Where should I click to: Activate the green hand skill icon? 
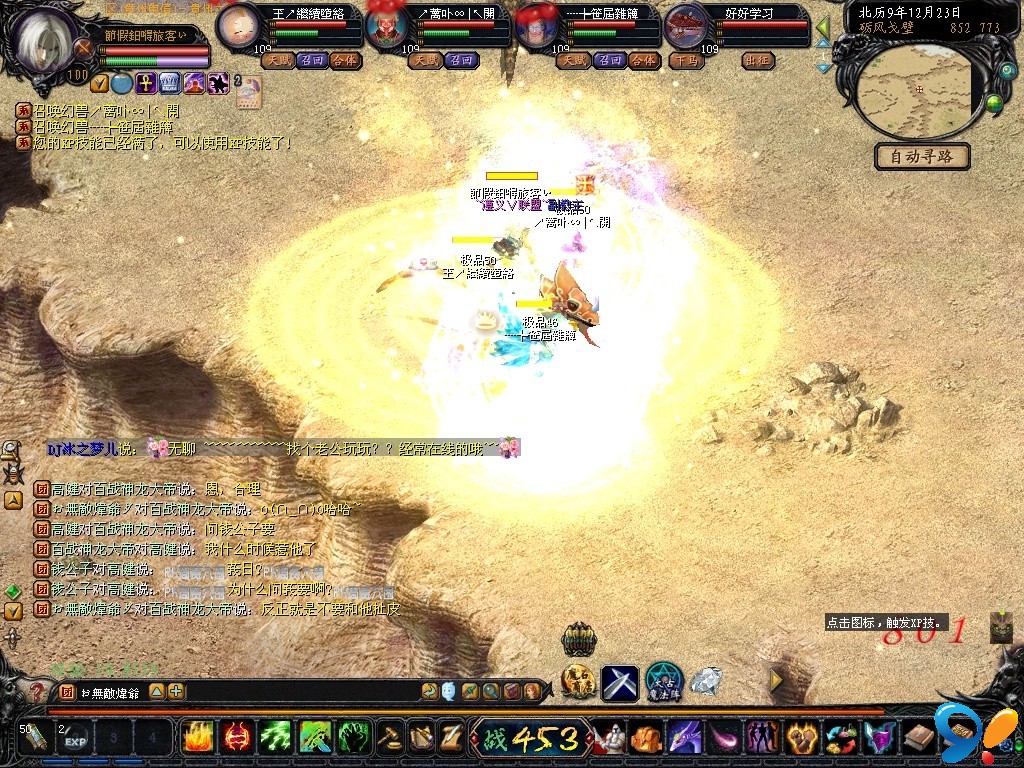coord(354,738)
